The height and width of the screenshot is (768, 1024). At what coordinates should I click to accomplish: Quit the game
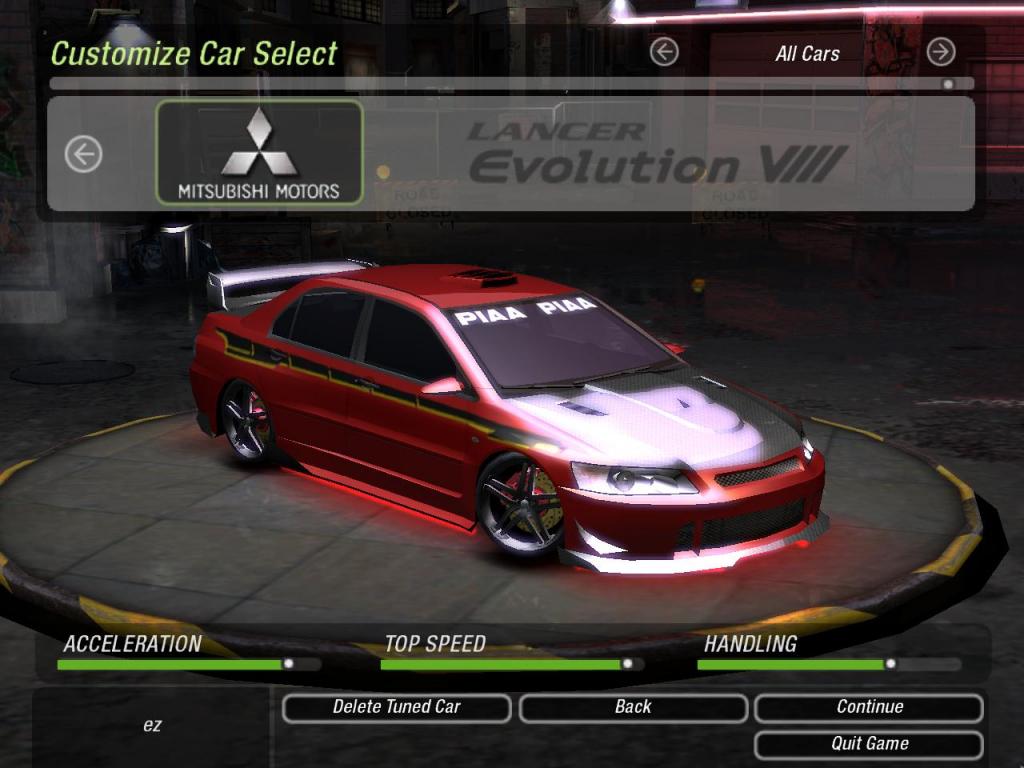tap(869, 744)
